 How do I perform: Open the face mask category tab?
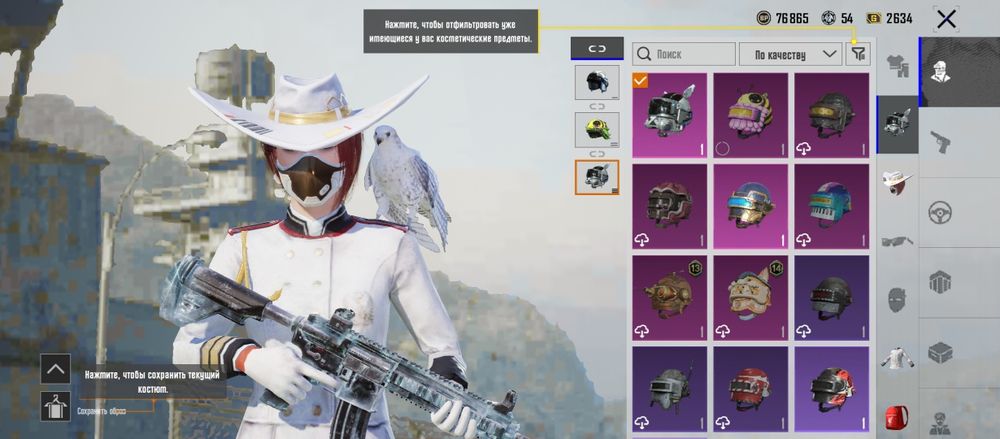tap(897, 299)
